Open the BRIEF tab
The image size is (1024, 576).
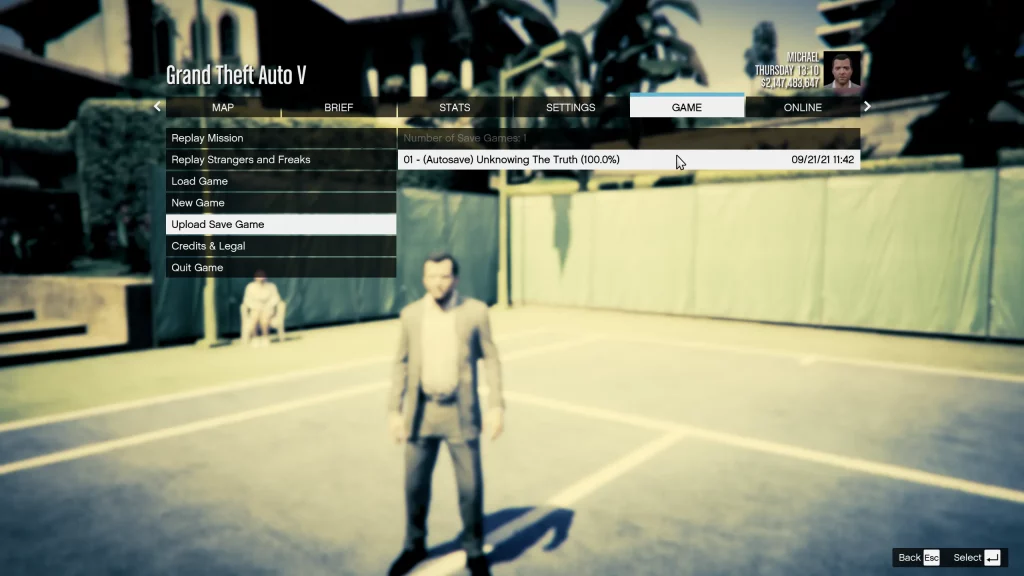[339, 107]
